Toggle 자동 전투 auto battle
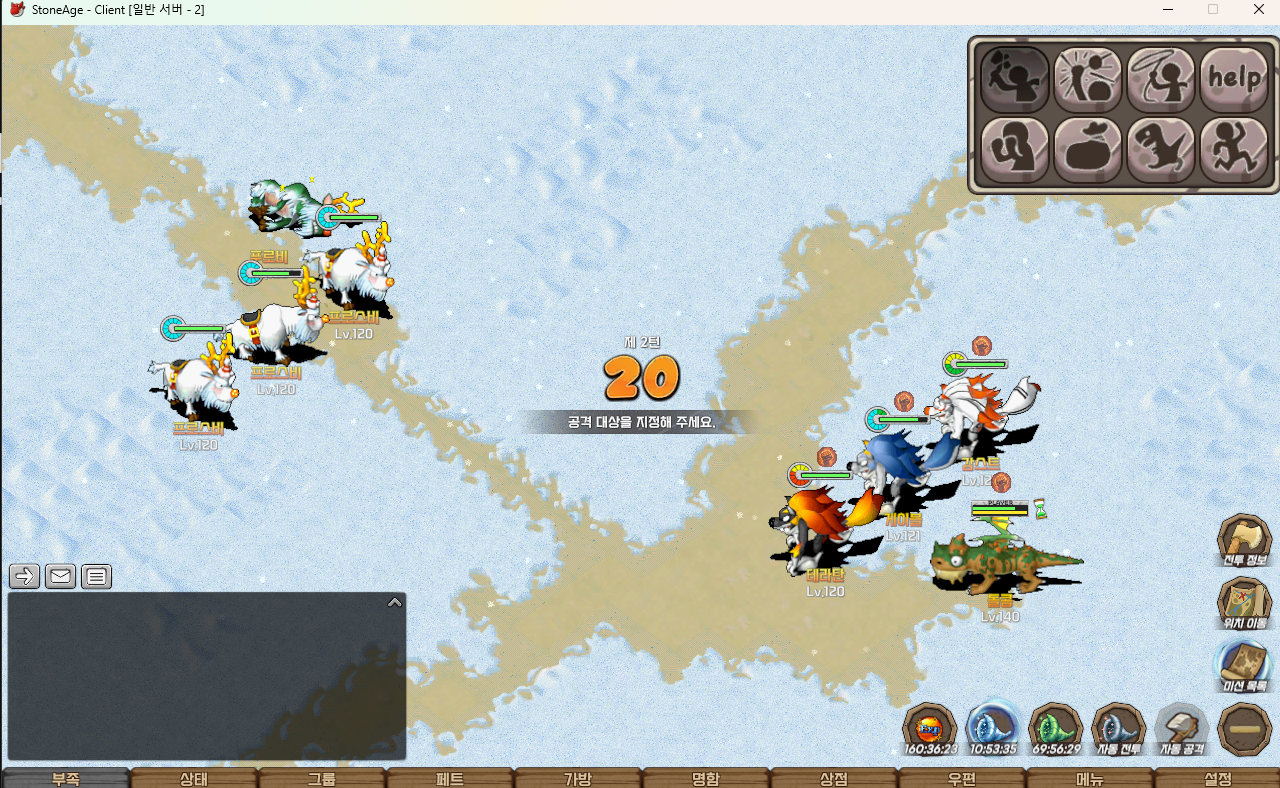Screen dimensions: 1280x788 (x=1118, y=728)
